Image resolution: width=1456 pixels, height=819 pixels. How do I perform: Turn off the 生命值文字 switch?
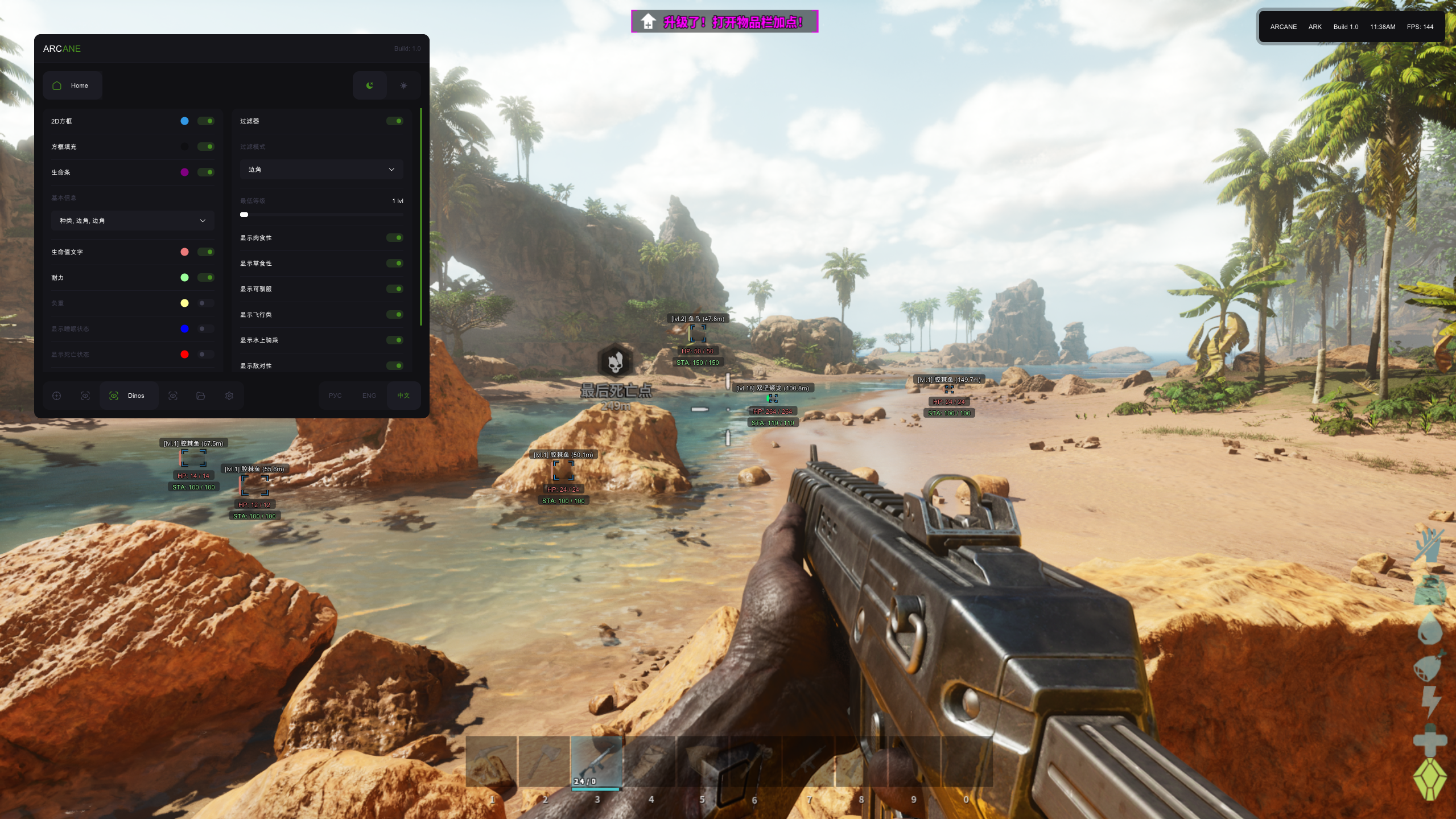pos(205,252)
